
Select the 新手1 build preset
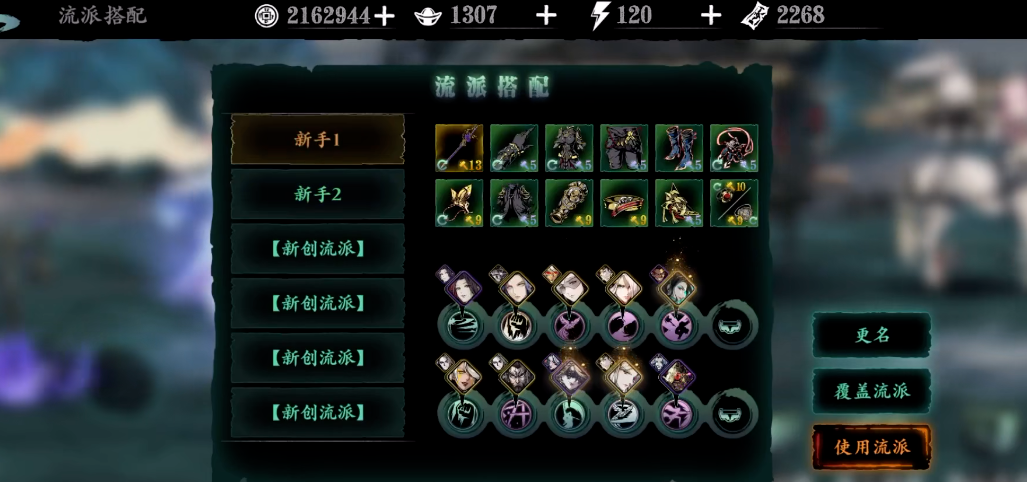(318, 140)
